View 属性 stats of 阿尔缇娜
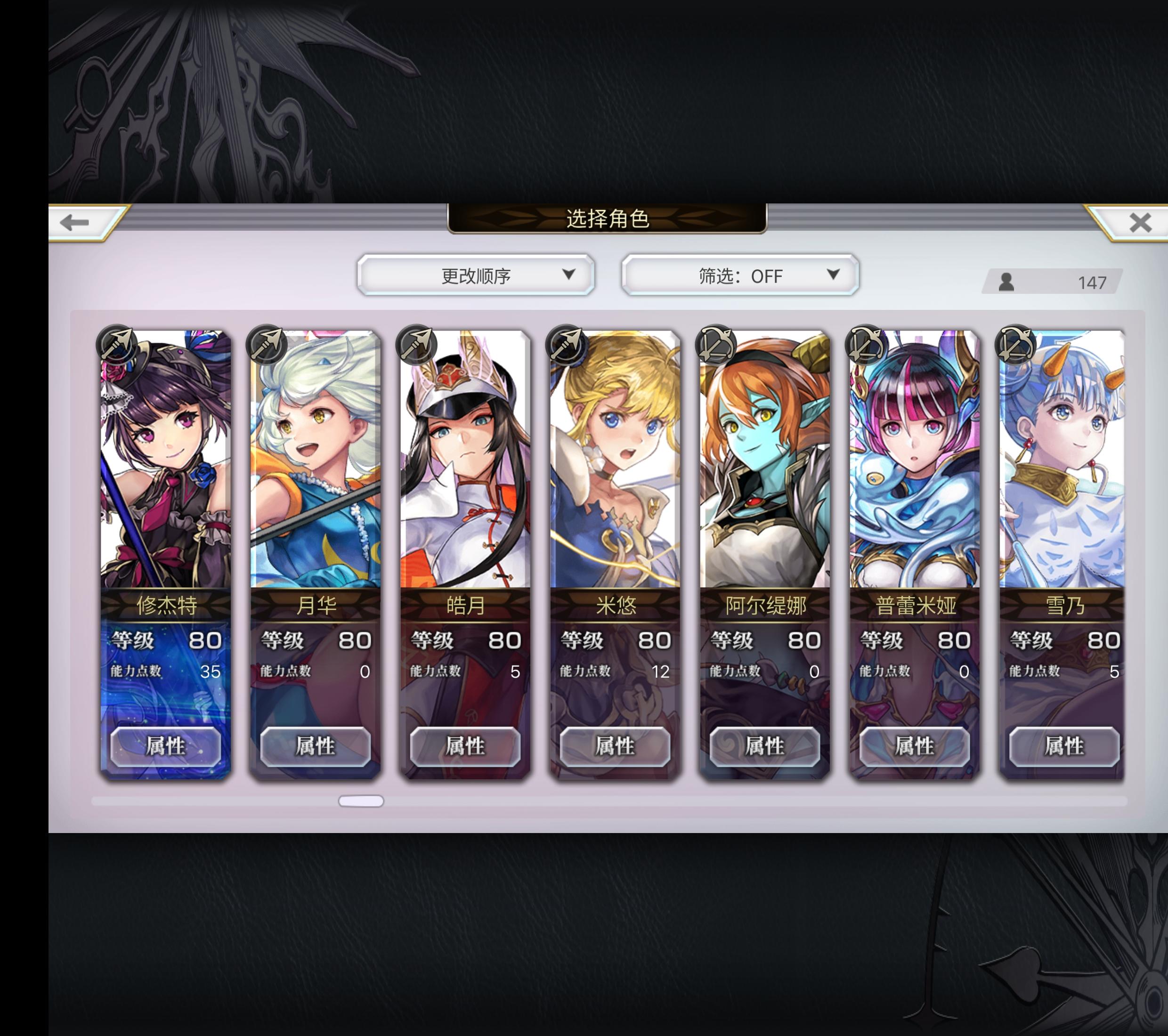The image size is (1168, 1036). click(766, 746)
